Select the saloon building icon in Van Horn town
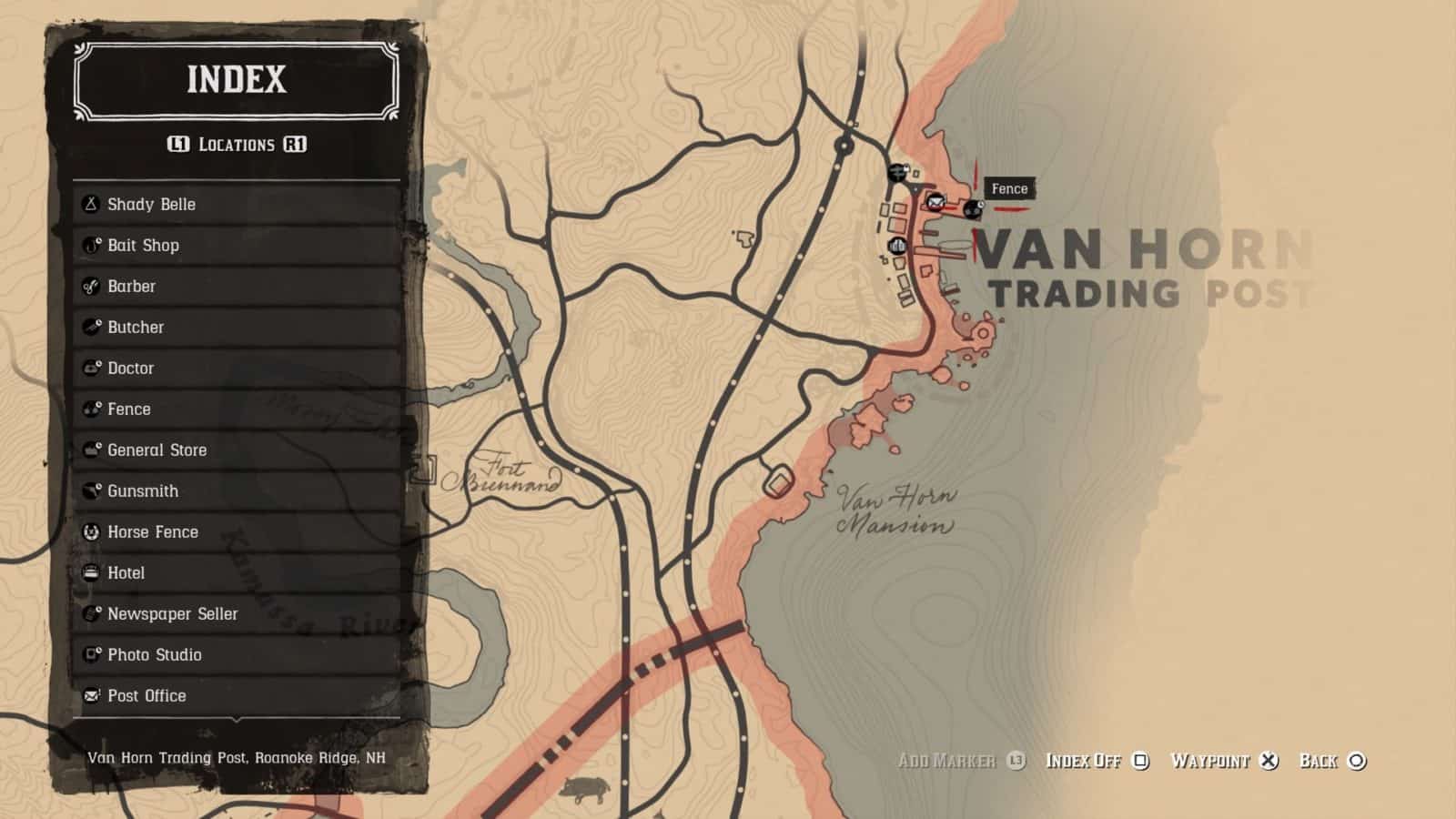Screen dimensions: 1456x819 pos(896,246)
